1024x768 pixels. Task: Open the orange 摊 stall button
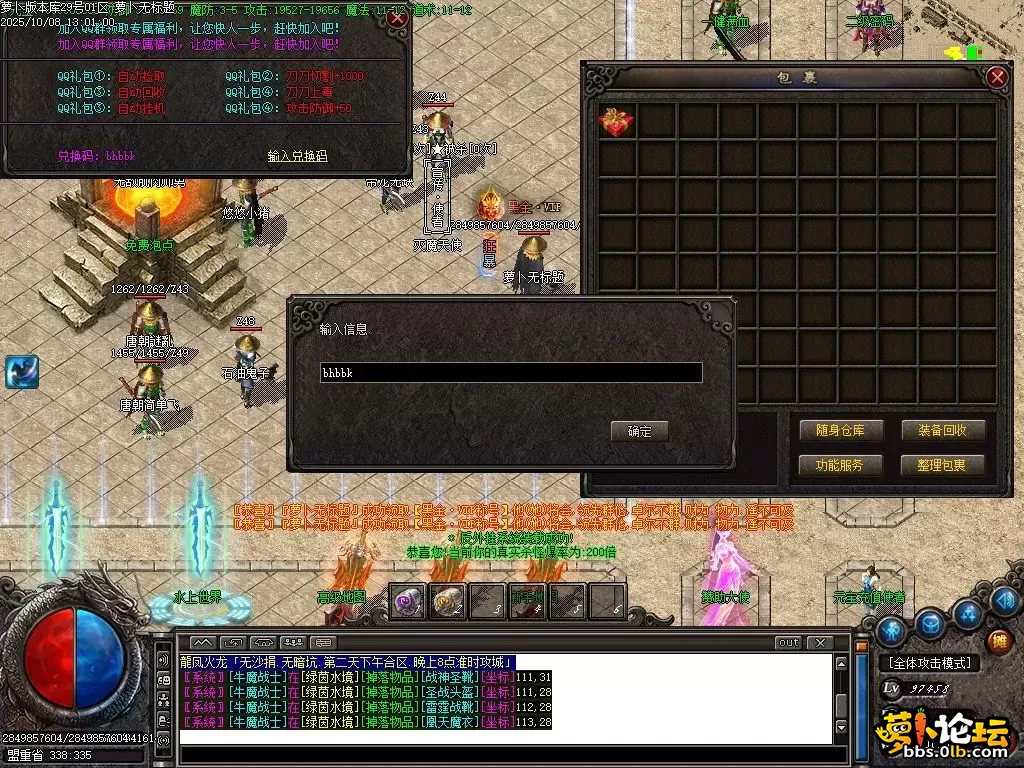coord(998,642)
